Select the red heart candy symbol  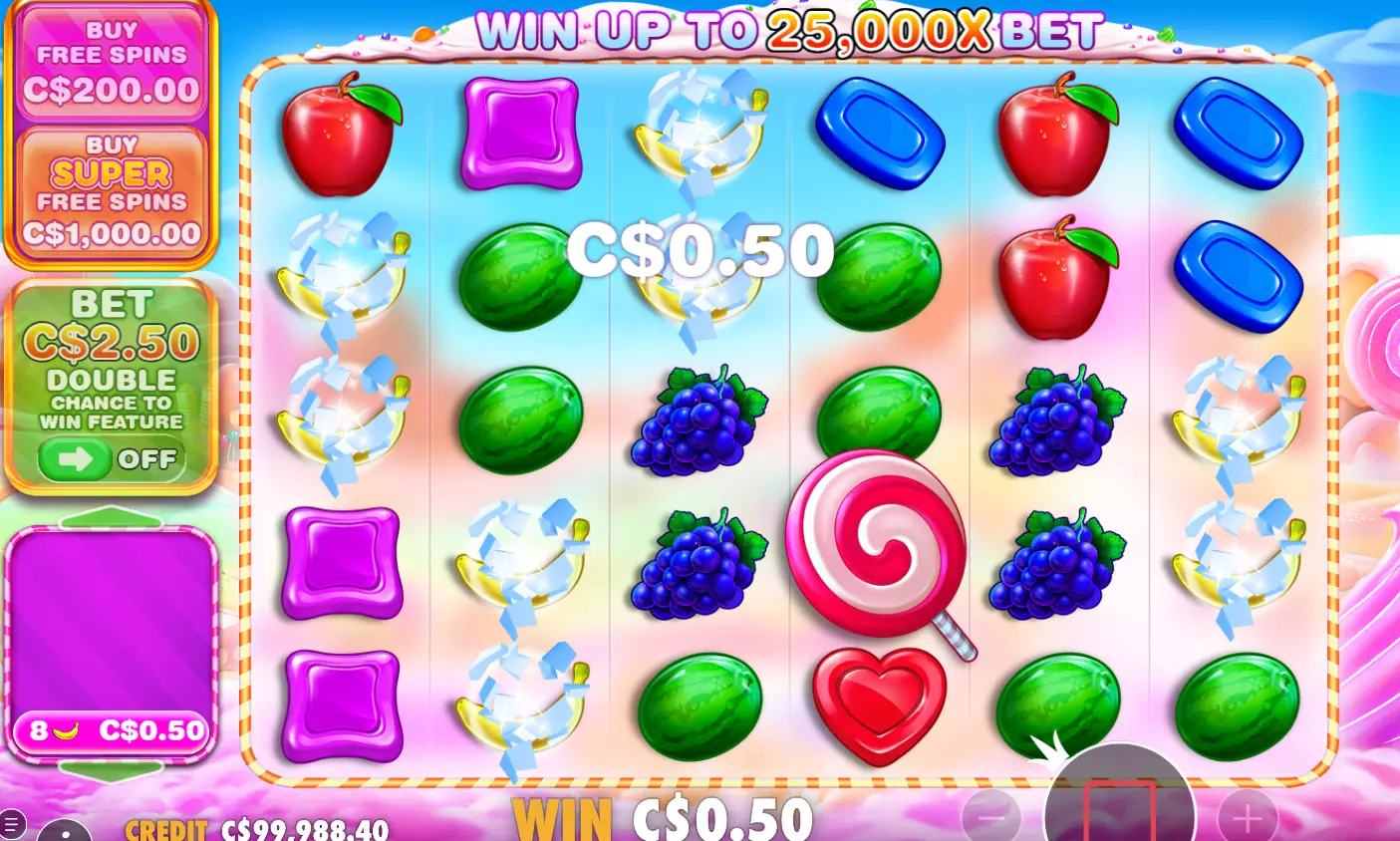click(x=881, y=703)
